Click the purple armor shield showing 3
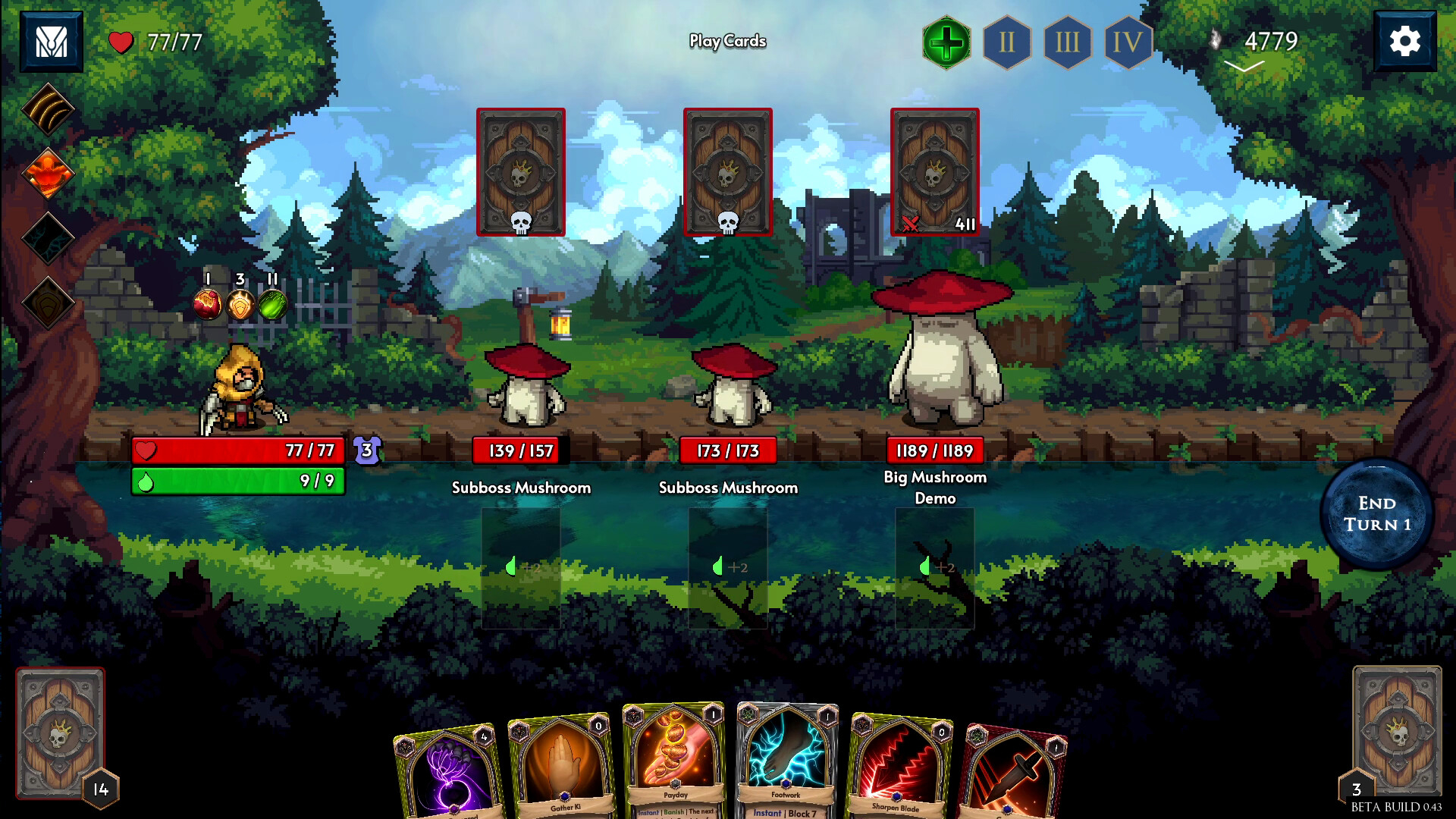The height and width of the screenshot is (819, 1456). (x=366, y=450)
